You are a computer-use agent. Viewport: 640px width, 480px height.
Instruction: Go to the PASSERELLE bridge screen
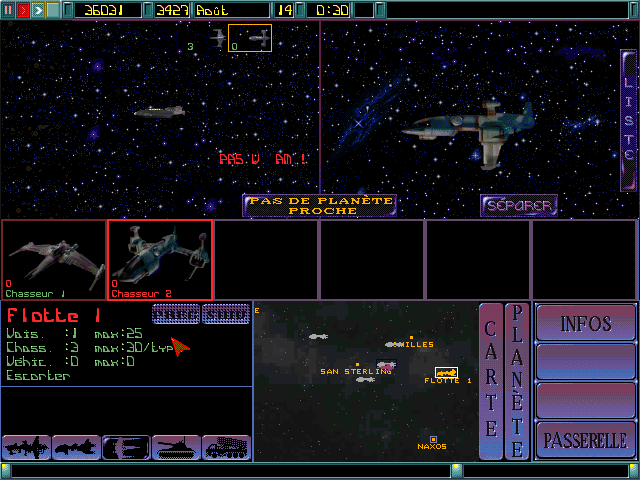point(586,439)
